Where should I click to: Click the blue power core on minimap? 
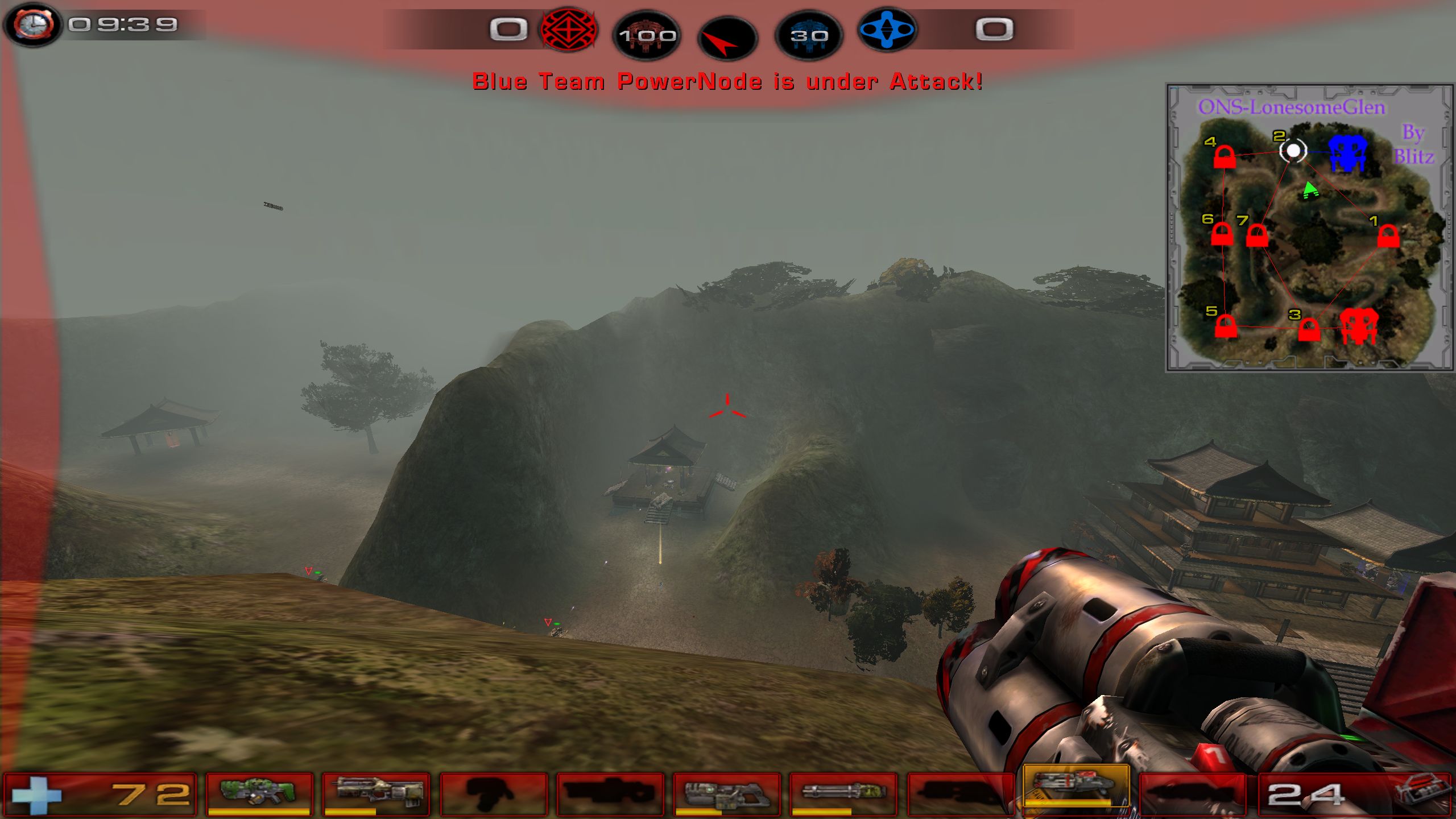pos(1347,152)
